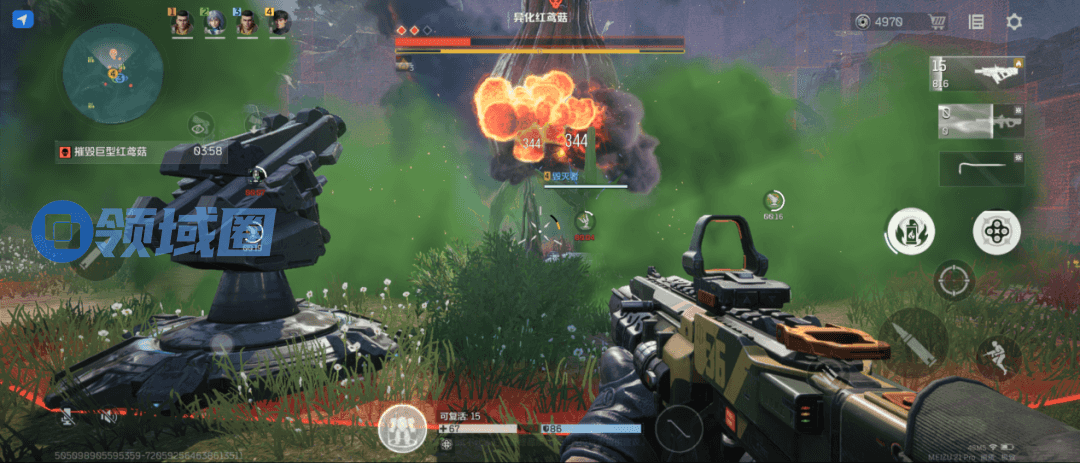
Task: Tap the mech summon icon
Action: coord(405,429)
